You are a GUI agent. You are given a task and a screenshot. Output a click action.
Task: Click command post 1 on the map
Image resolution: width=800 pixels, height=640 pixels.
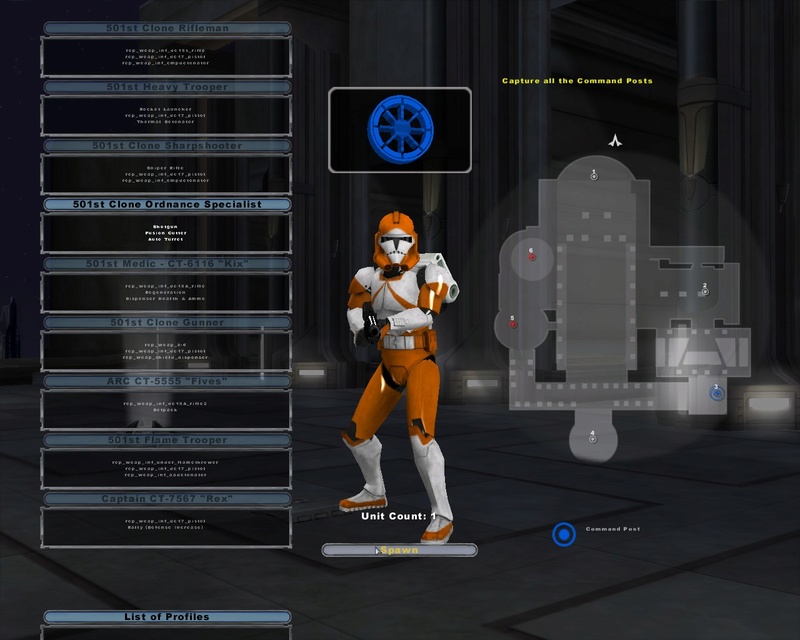[594, 177]
